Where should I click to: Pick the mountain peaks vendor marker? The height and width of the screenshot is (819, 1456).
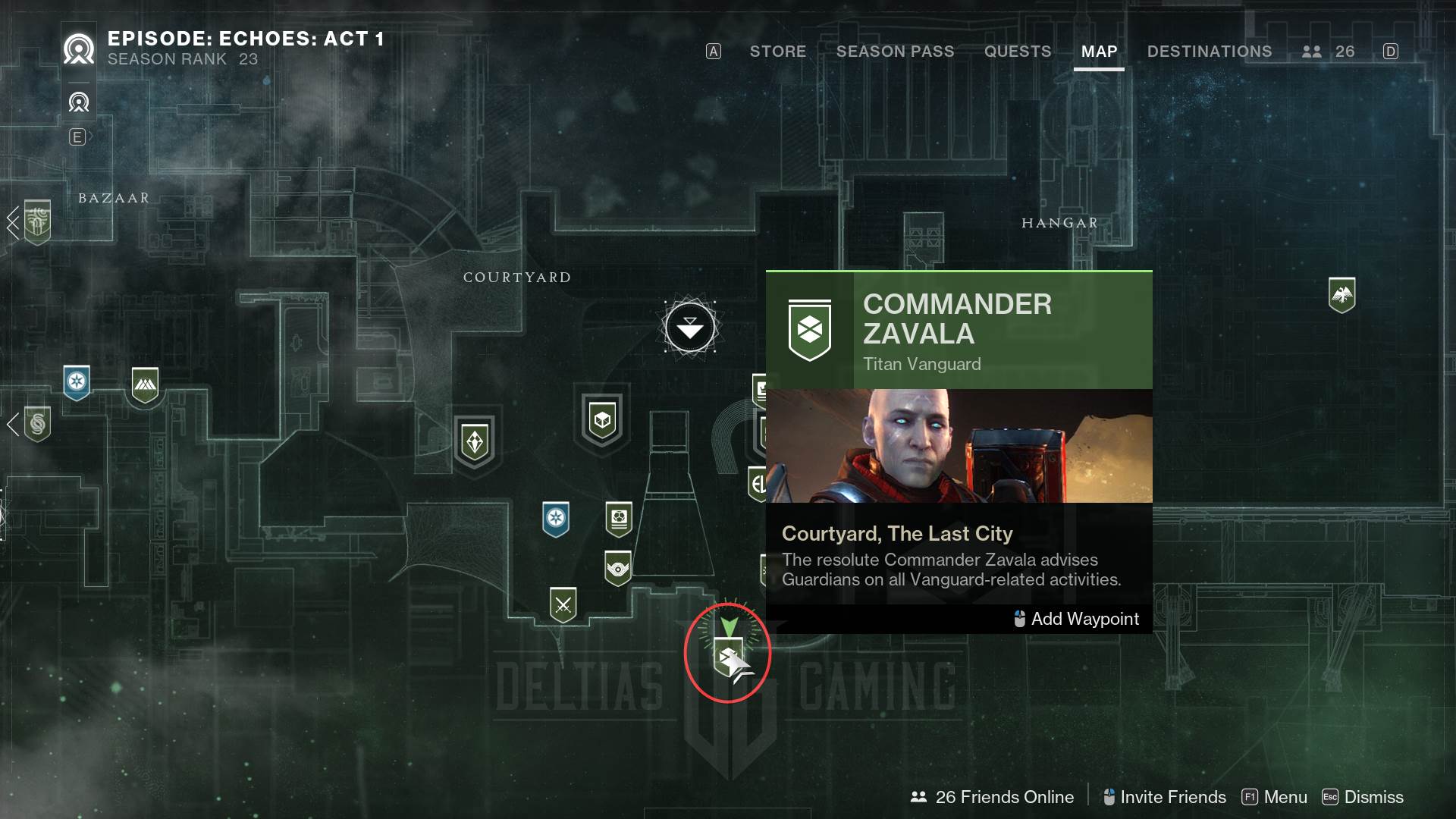click(145, 386)
